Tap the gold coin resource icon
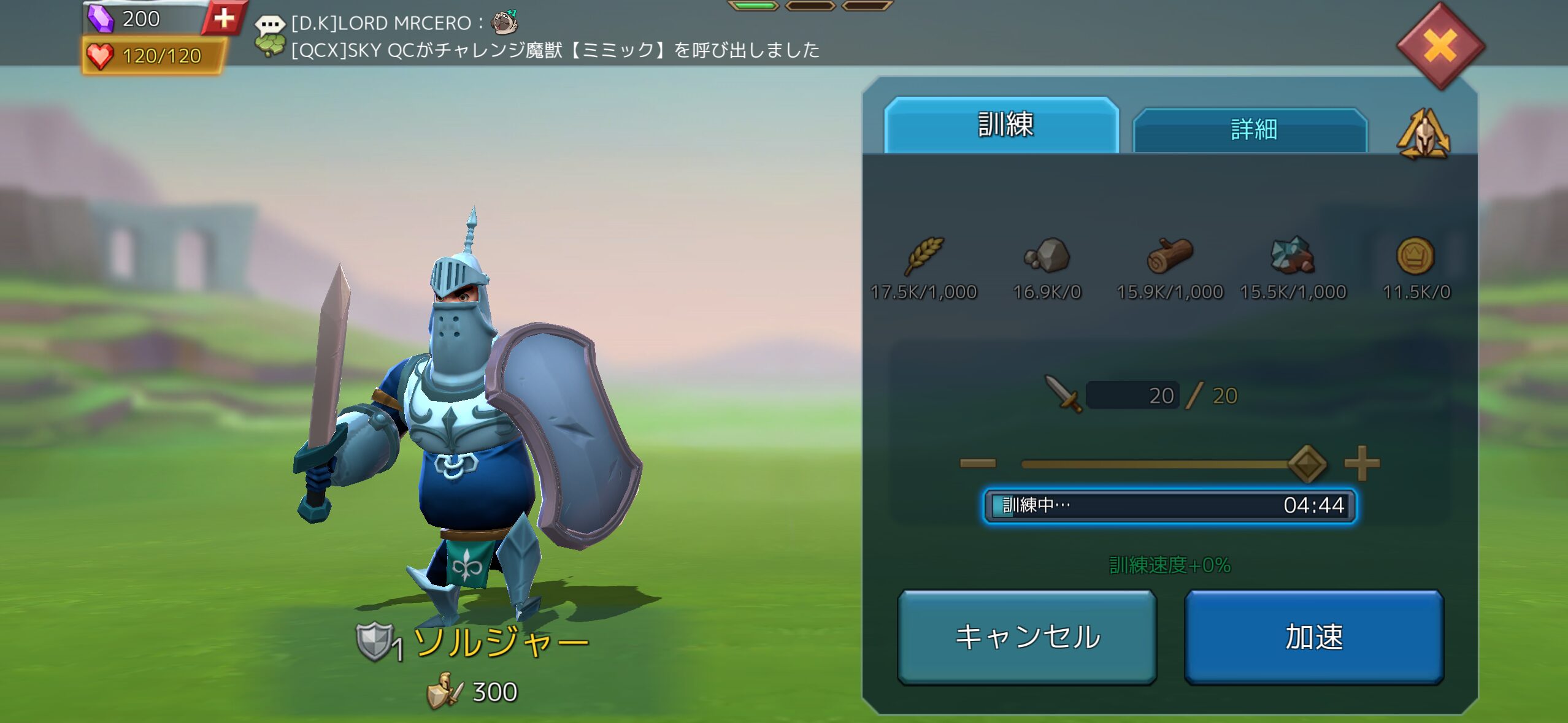This screenshot has height=723, width=1568. coord(1415,255)
